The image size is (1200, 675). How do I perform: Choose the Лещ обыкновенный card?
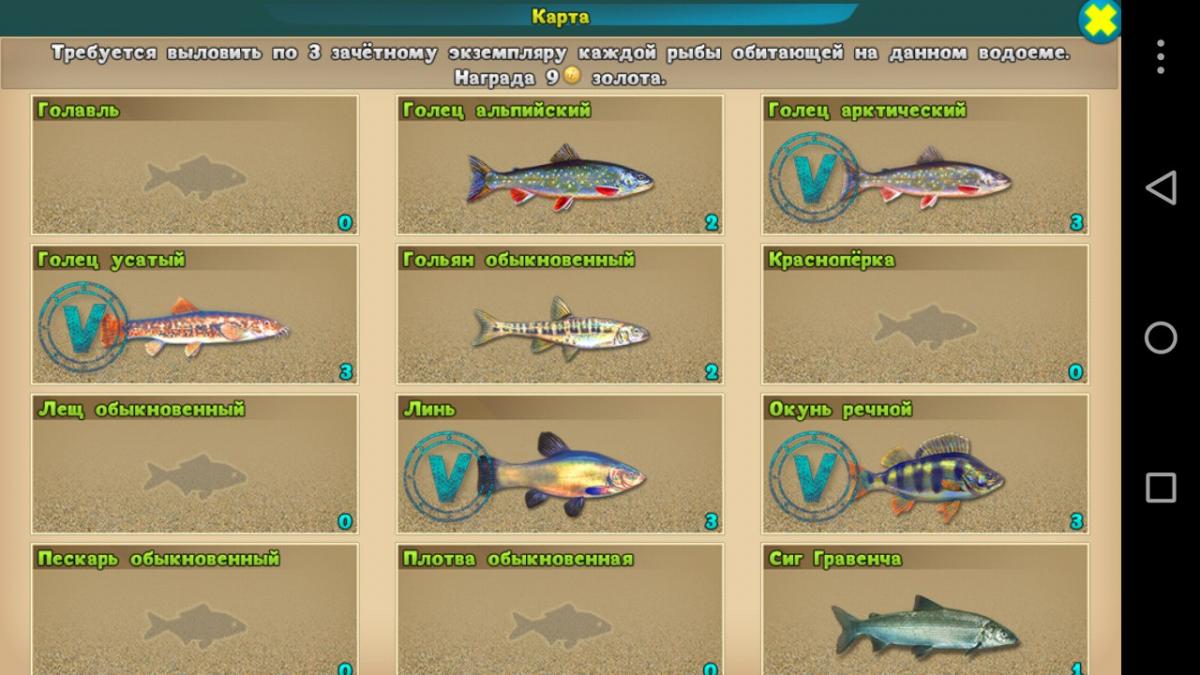(x=195, y=465)
